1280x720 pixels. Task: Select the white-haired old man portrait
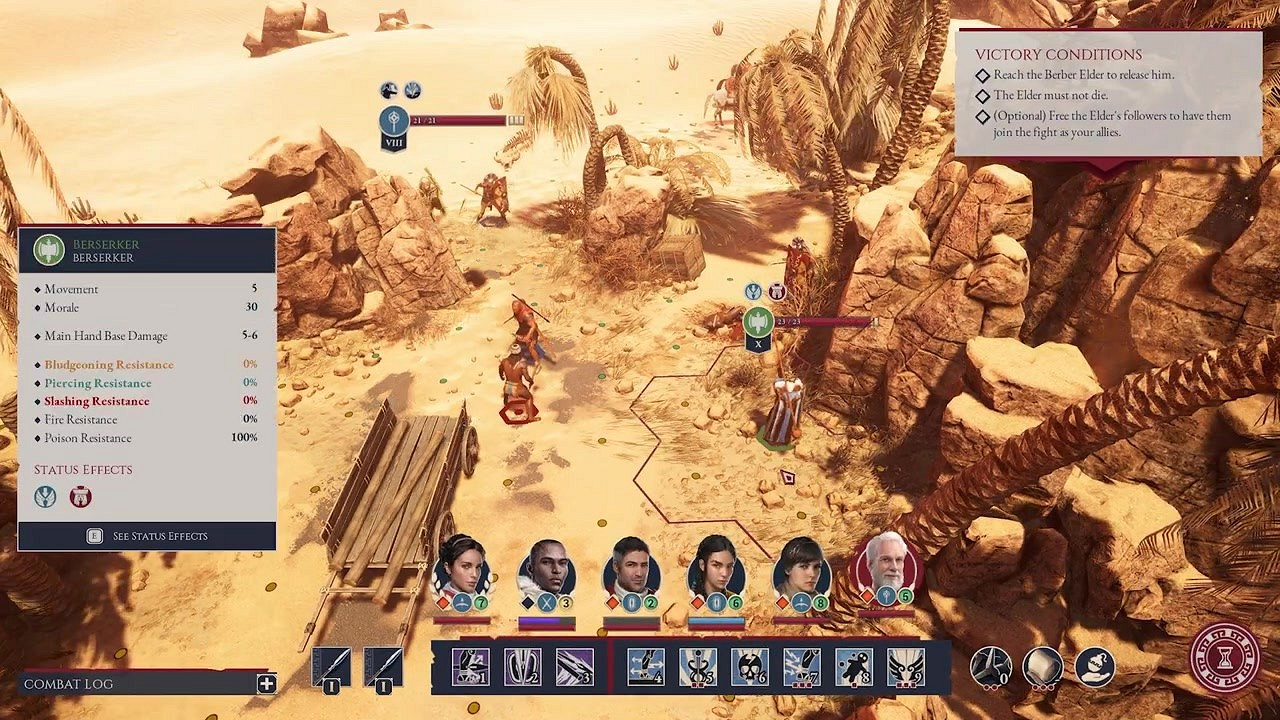[886, 568]
